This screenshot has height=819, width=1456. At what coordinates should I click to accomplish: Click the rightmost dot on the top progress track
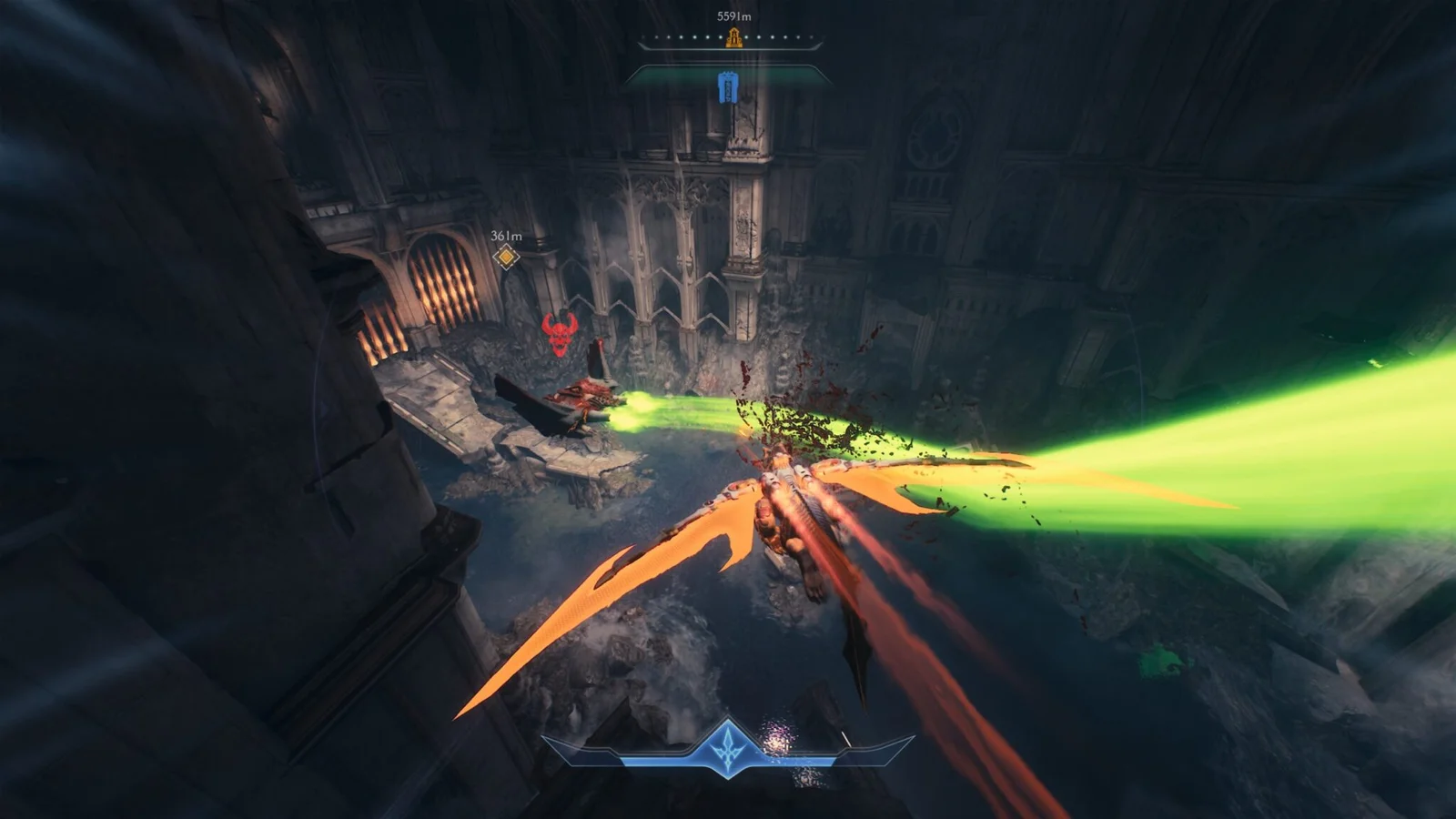(x=812, y=36)
